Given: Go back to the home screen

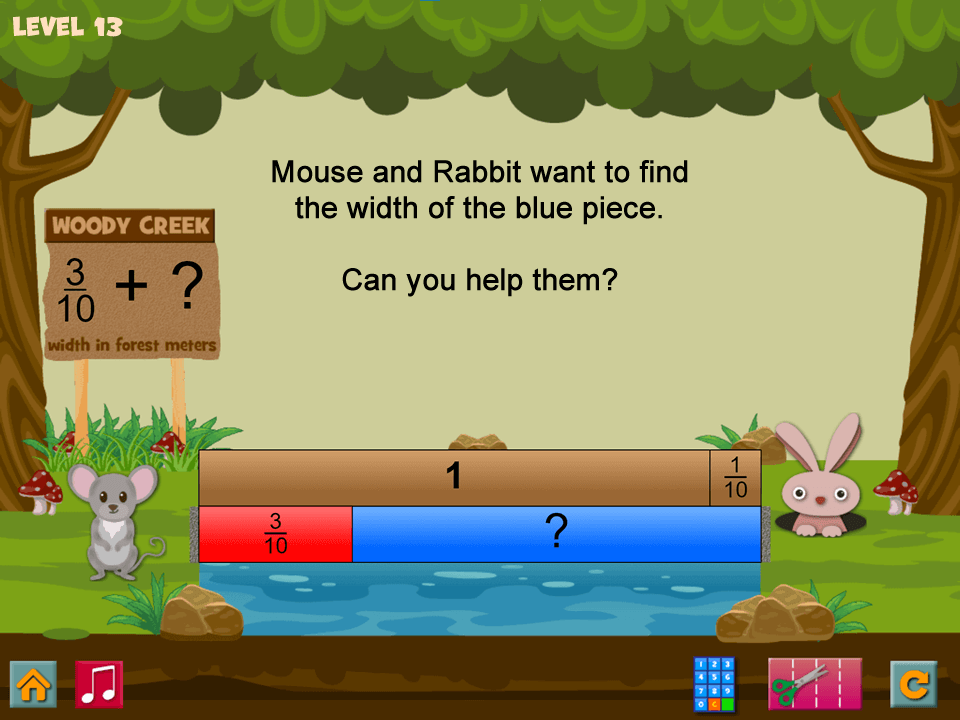Looking at the screenshot, I should 33,684.
